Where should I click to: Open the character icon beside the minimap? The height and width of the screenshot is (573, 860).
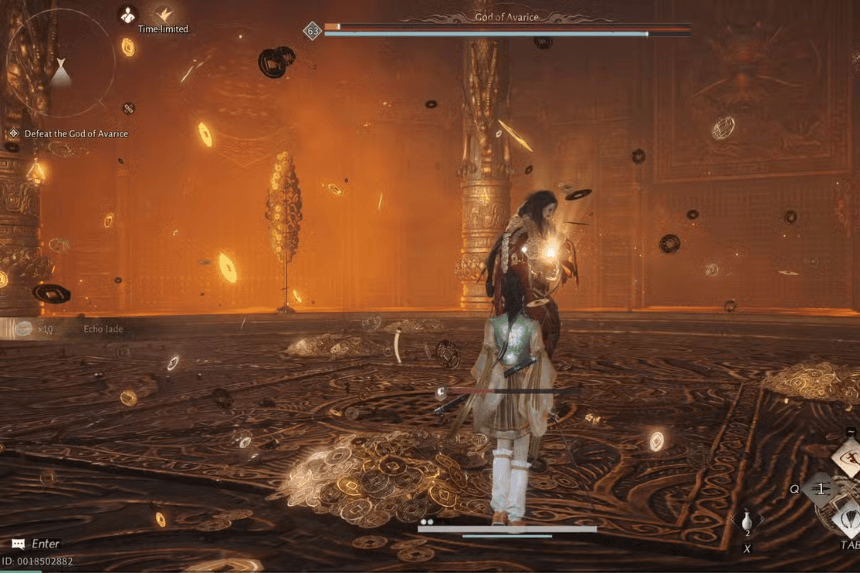[x=128, y=13]
